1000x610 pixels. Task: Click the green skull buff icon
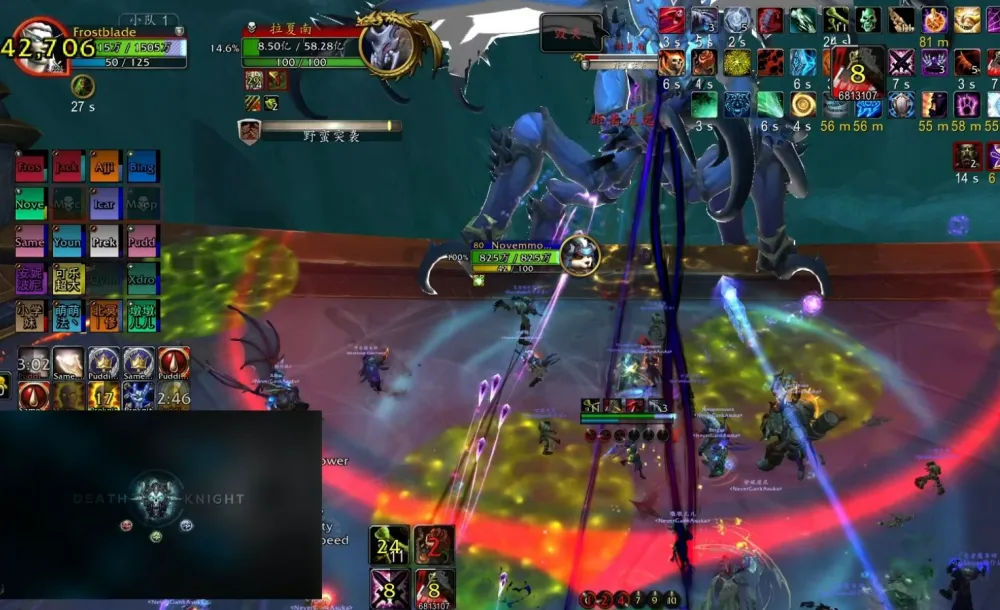(x=867, y=19)
